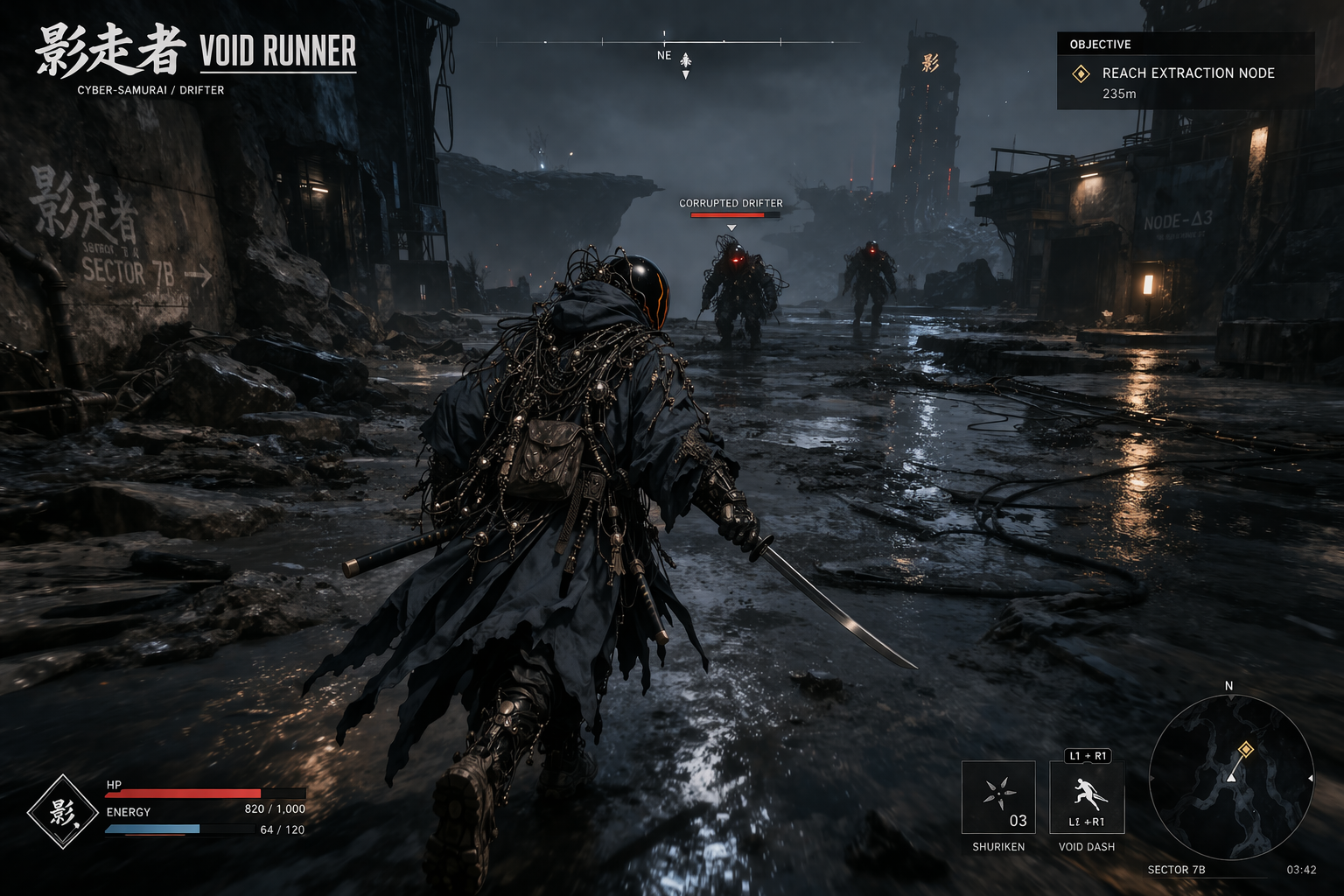Collapse the REACH EXTRACTION NODE objective entry

click(1188, 73)
